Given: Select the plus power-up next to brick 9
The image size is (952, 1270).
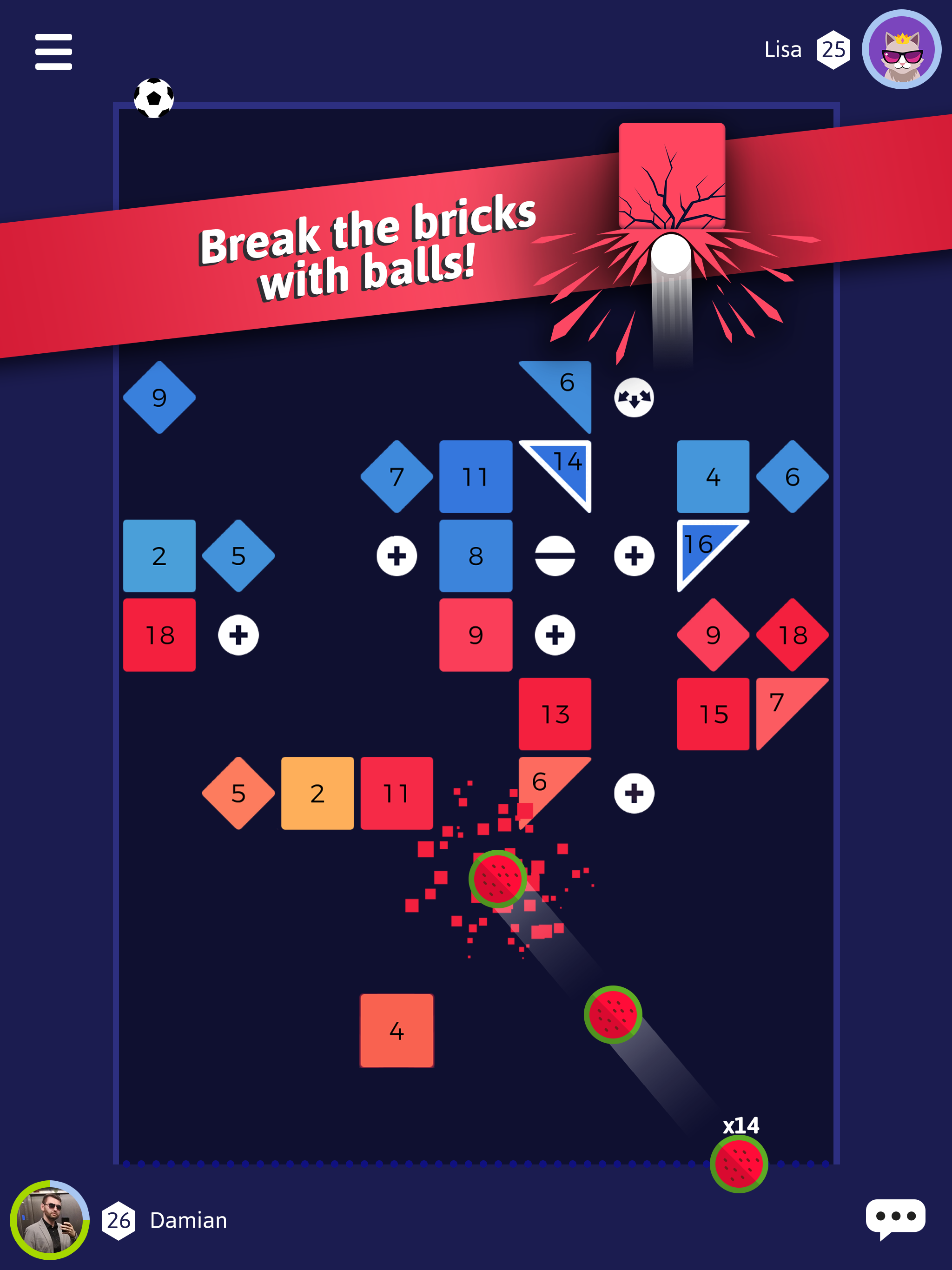Looking at the screenshot, I should (555, 634).
